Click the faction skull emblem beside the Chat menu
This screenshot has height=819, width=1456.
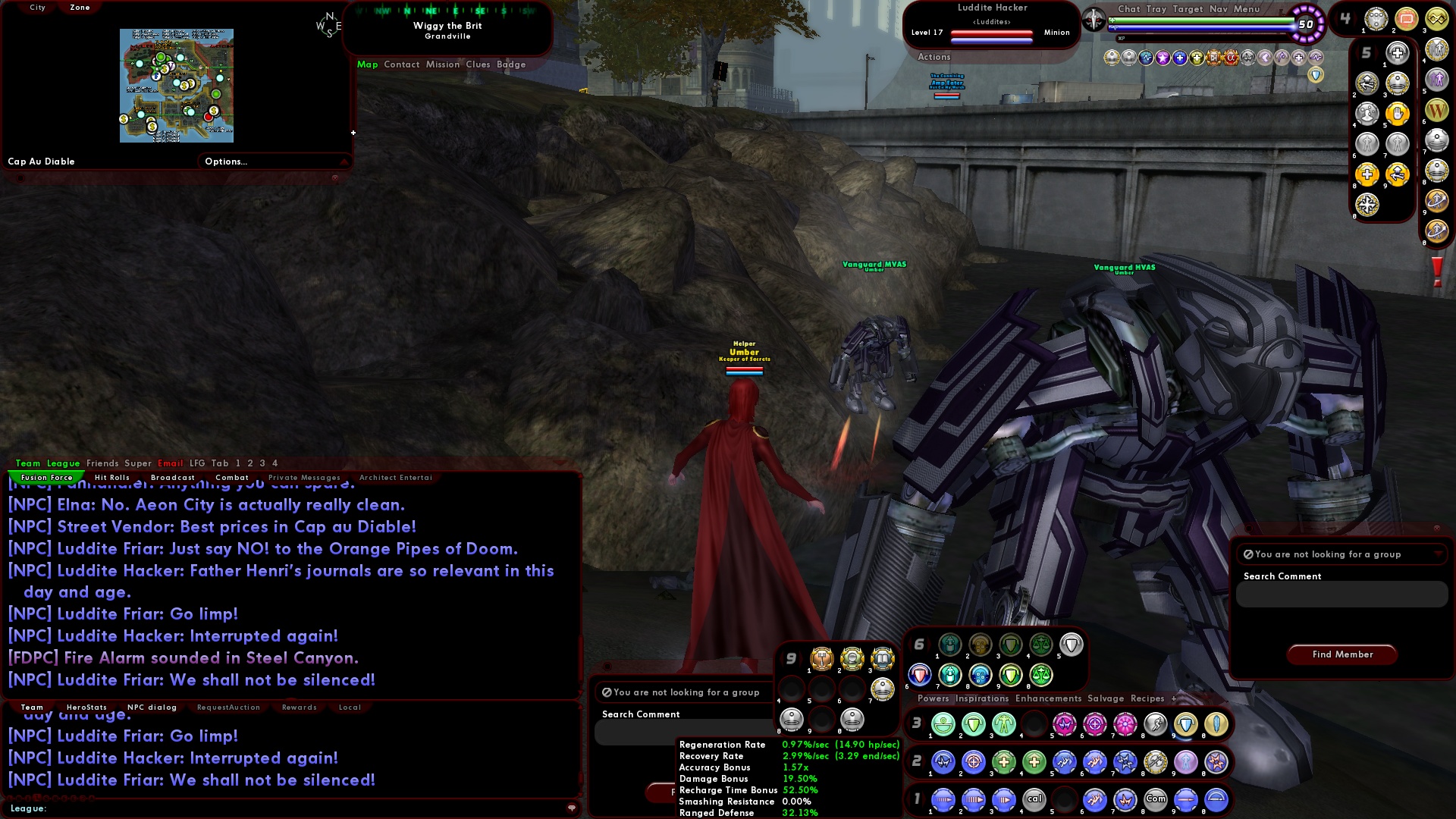pyautogui.click(x=1094, y=18)
